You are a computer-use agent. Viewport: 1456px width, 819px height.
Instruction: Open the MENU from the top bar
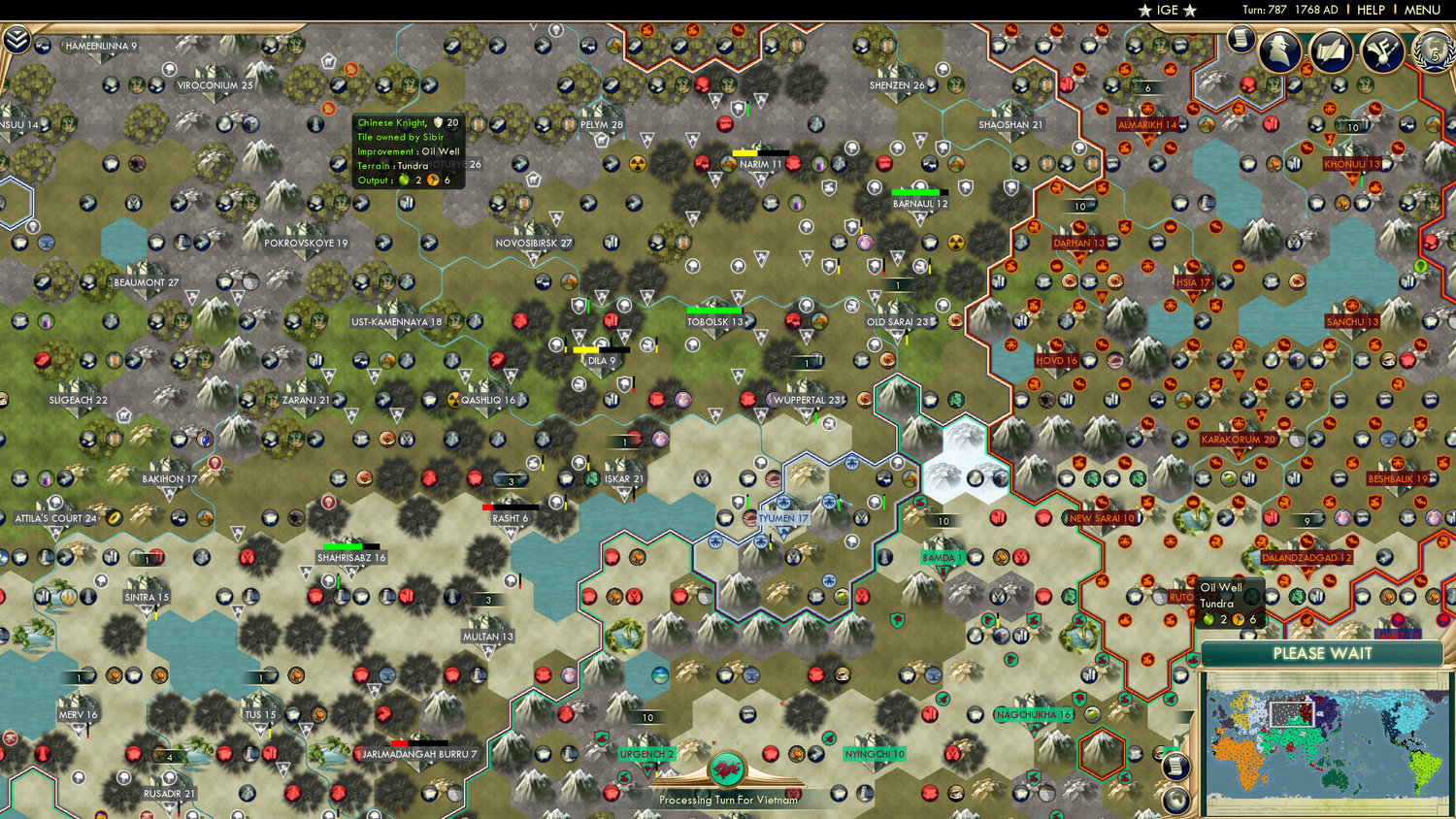(x=1421, y=10)
